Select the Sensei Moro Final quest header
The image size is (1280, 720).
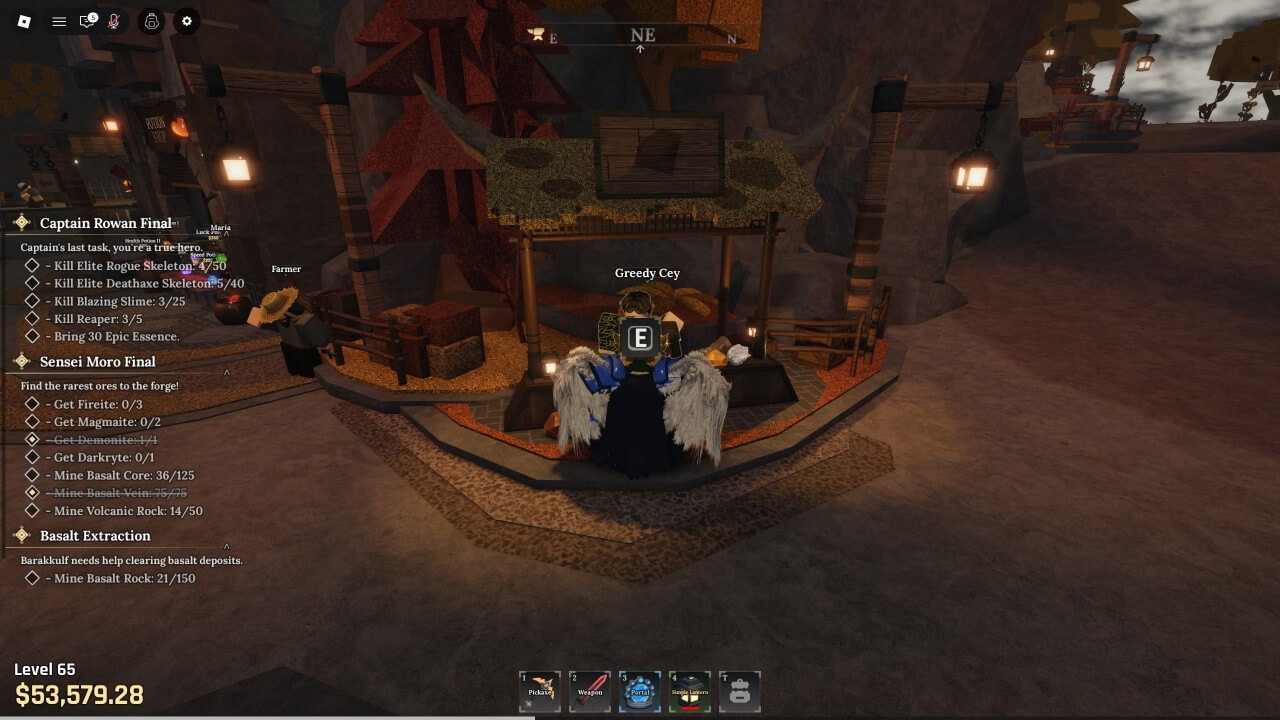(97, 361)
